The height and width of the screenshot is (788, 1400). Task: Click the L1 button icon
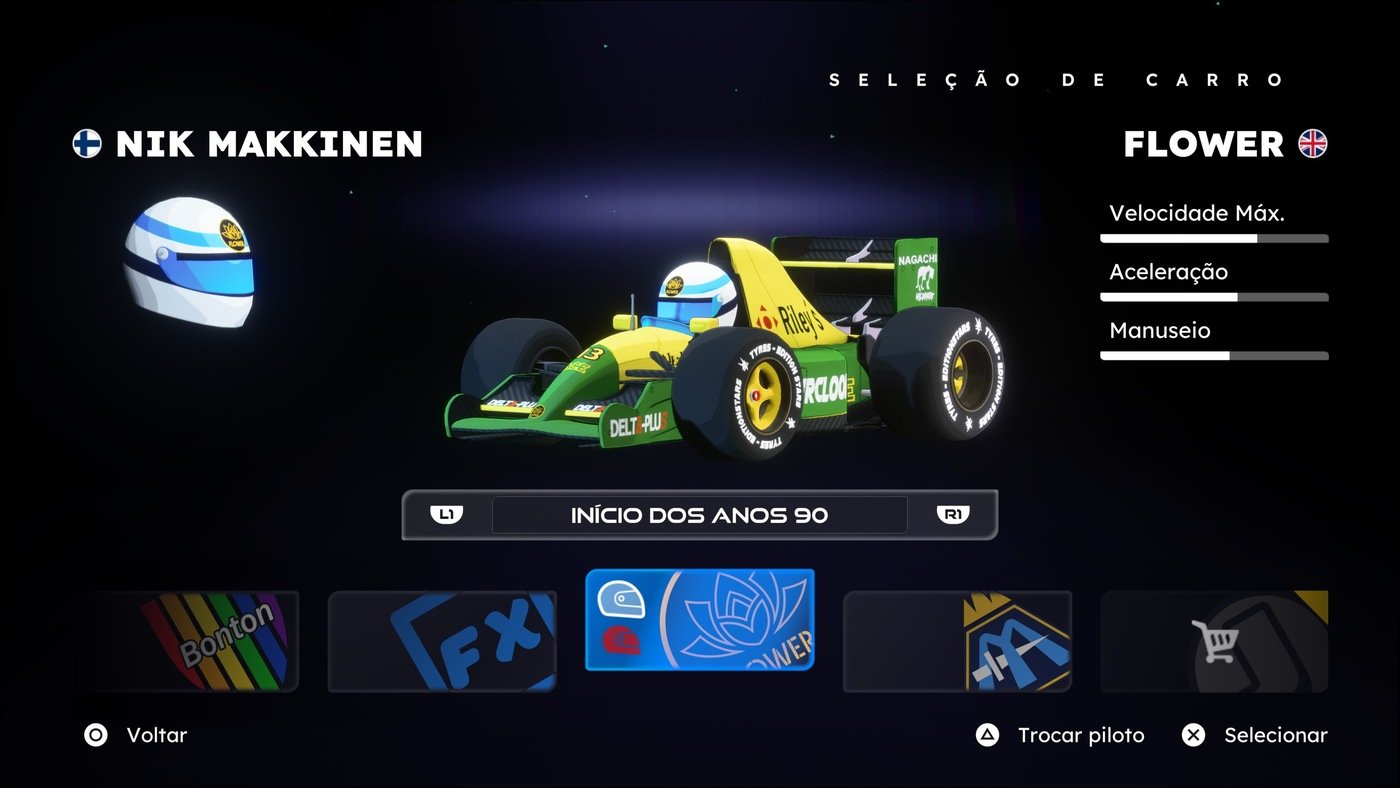pos(448,514)
